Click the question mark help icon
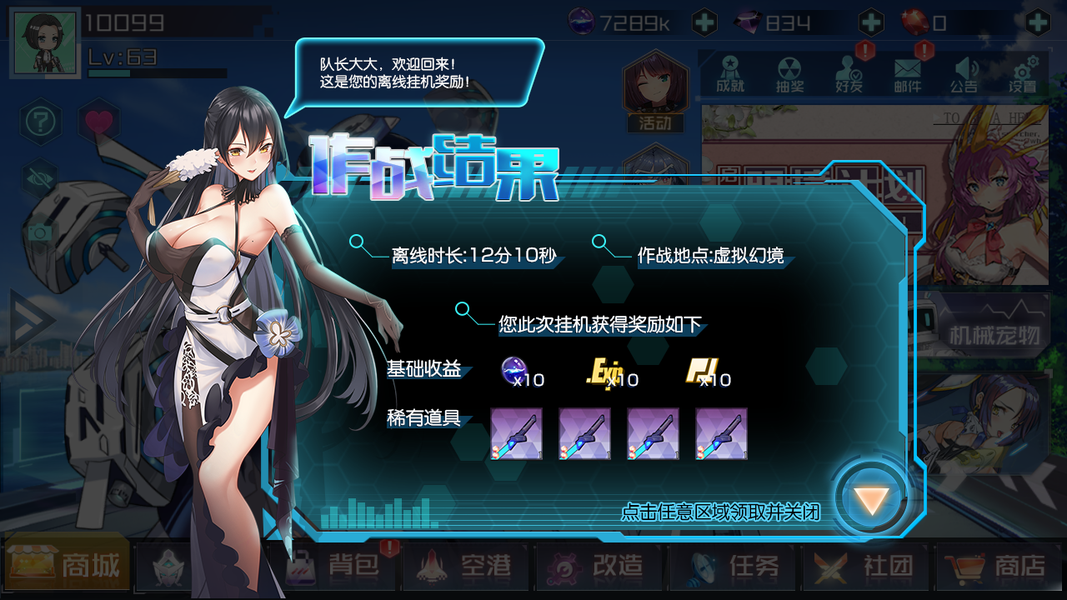This screenshot has width=1067, height=600. tap(40, 122)
